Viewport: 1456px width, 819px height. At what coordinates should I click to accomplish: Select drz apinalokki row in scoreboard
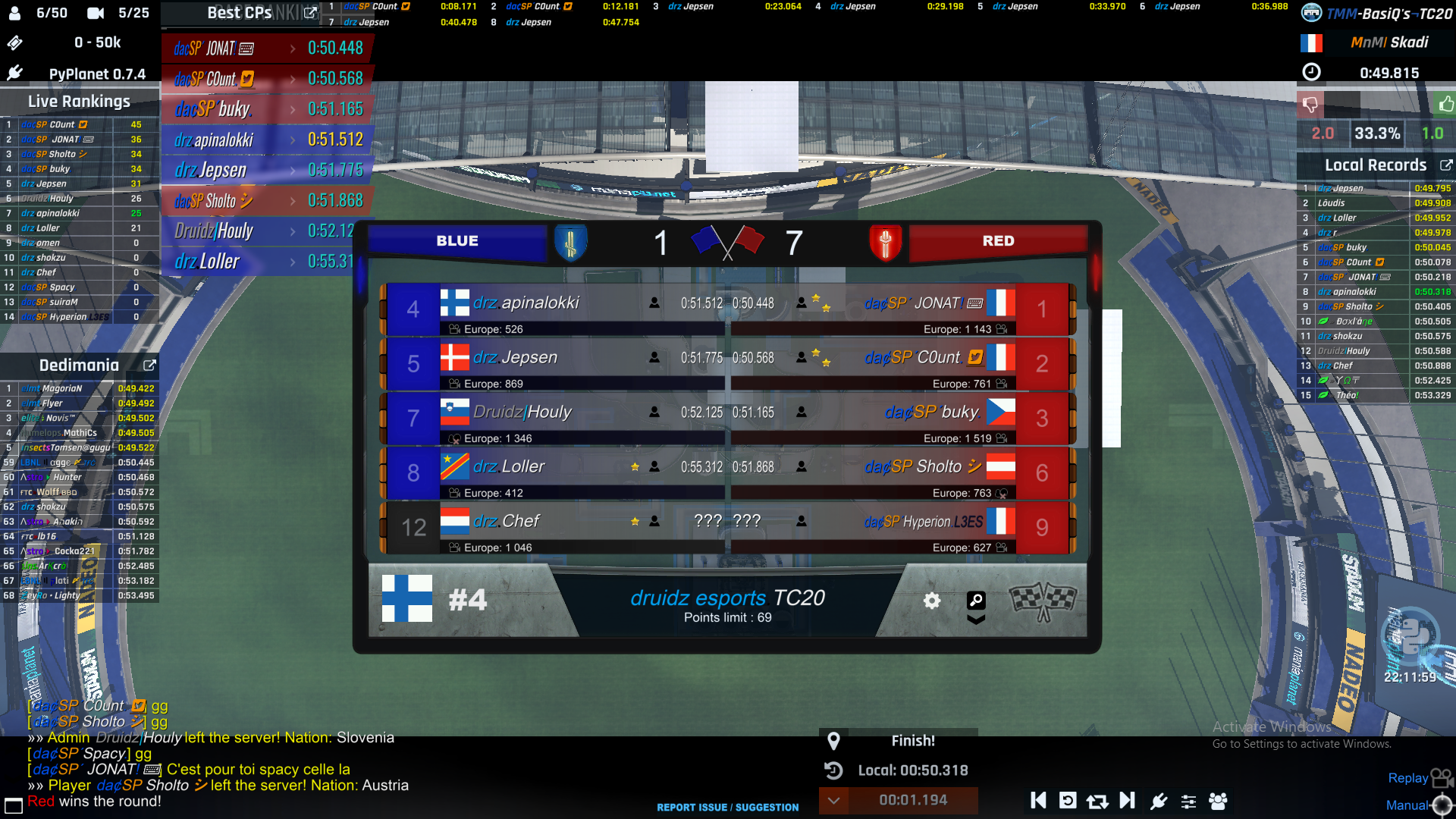pos(554,303)
